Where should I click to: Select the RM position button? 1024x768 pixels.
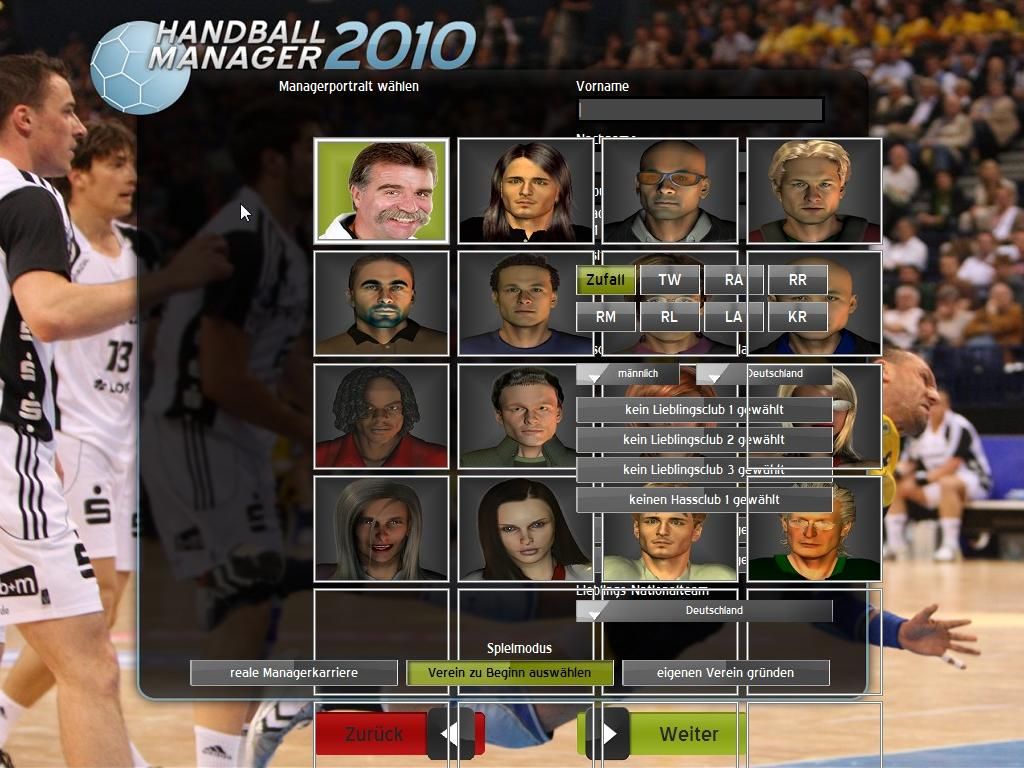[606, 317]
